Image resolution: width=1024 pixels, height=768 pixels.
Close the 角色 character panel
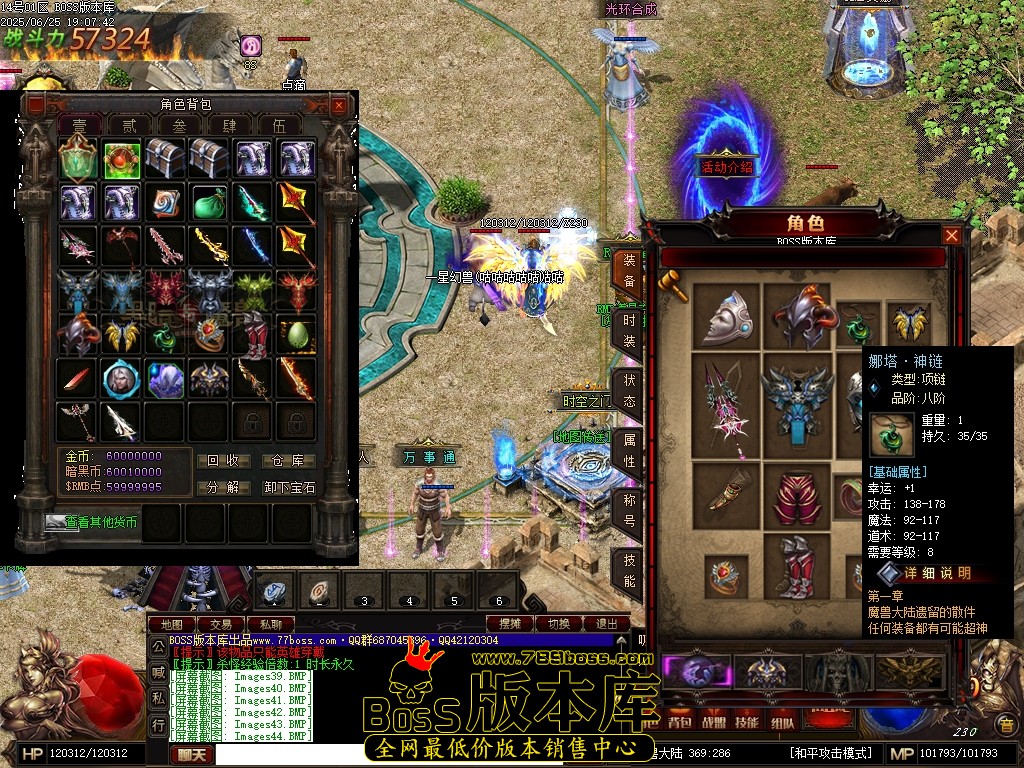coord(952,235)
